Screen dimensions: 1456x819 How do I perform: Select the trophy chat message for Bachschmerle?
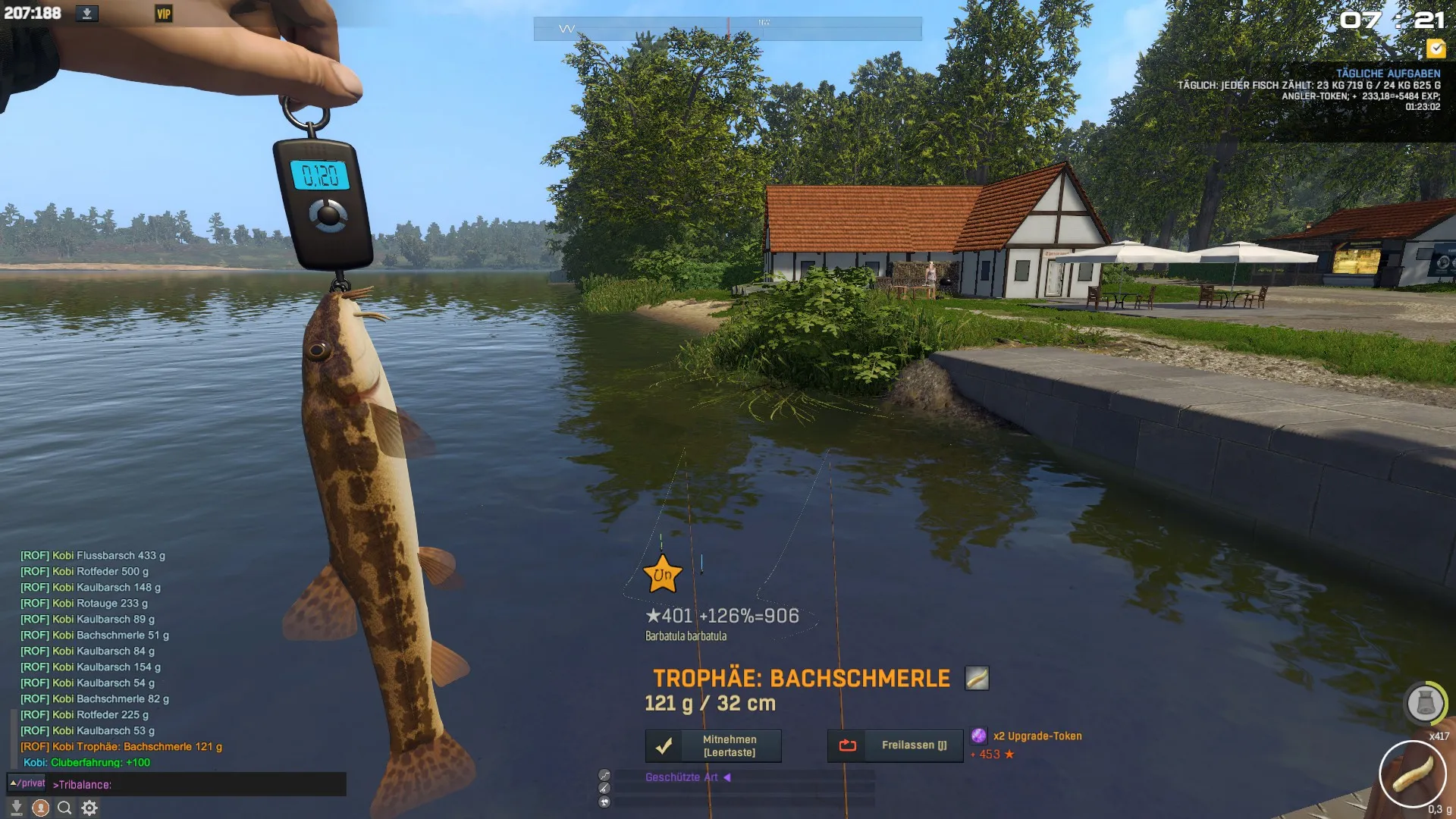click(x=121, y=747)
